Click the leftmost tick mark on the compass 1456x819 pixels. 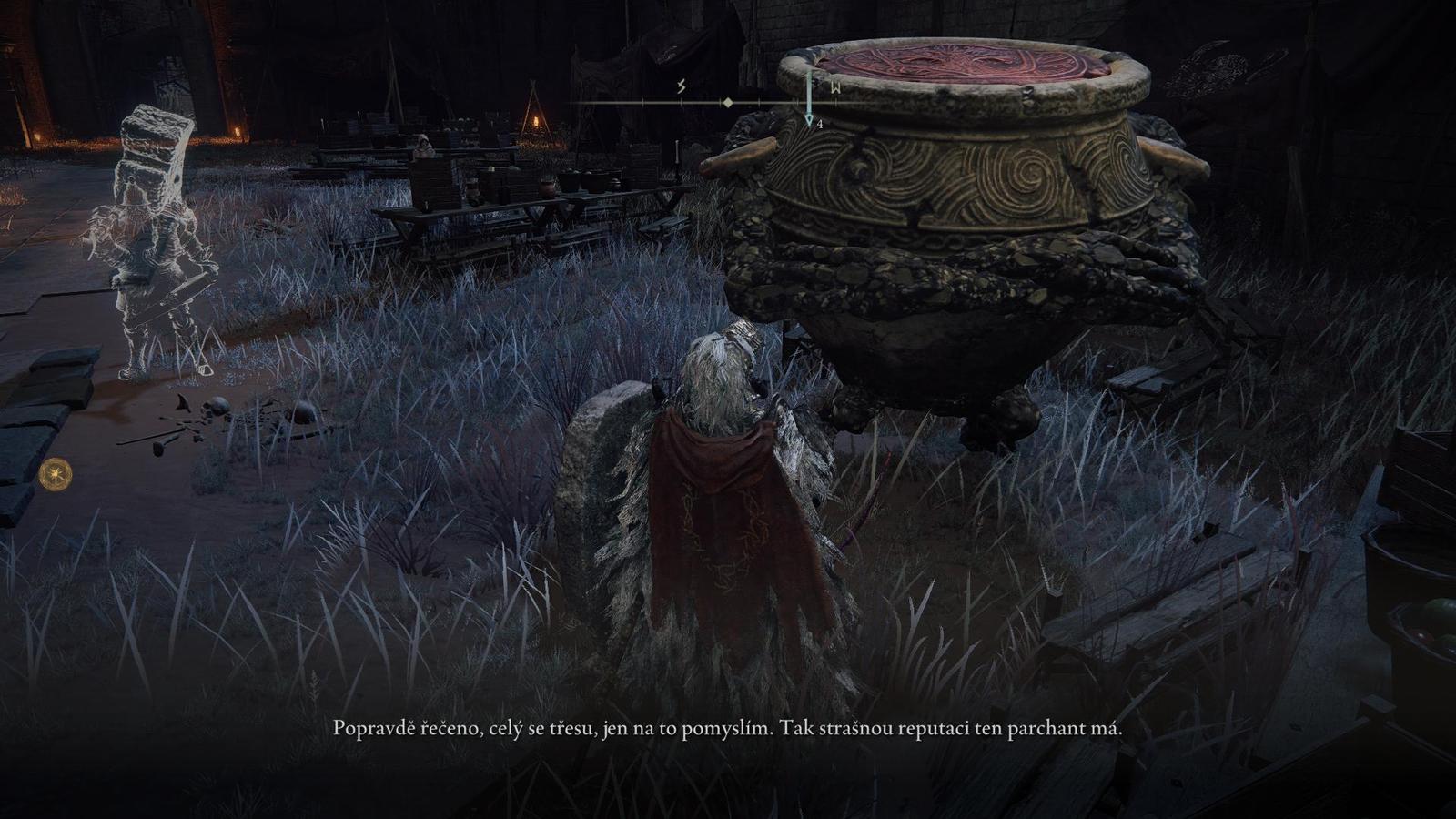point(643,102)
